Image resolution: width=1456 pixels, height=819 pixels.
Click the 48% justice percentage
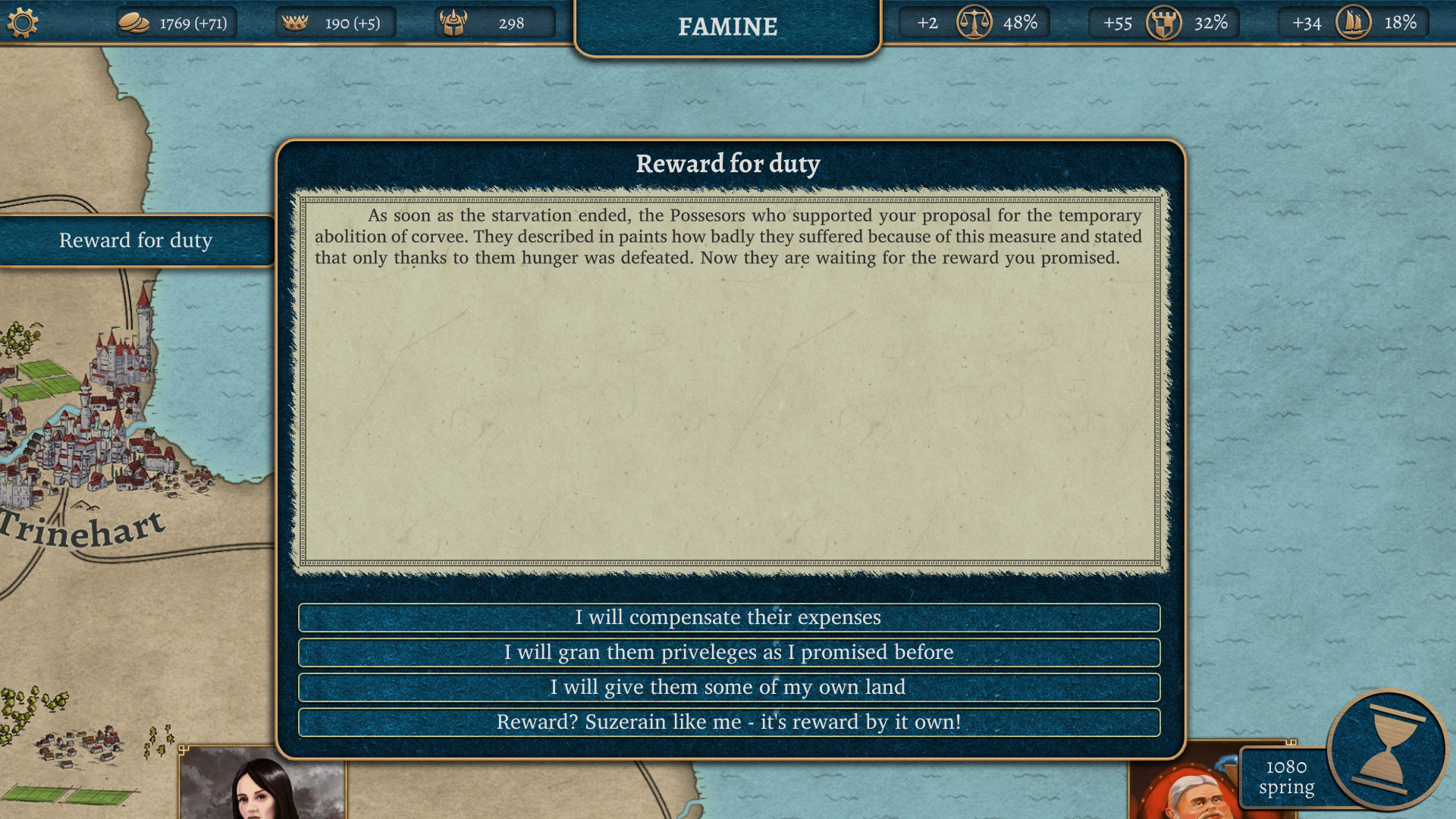coord(1019,23)
